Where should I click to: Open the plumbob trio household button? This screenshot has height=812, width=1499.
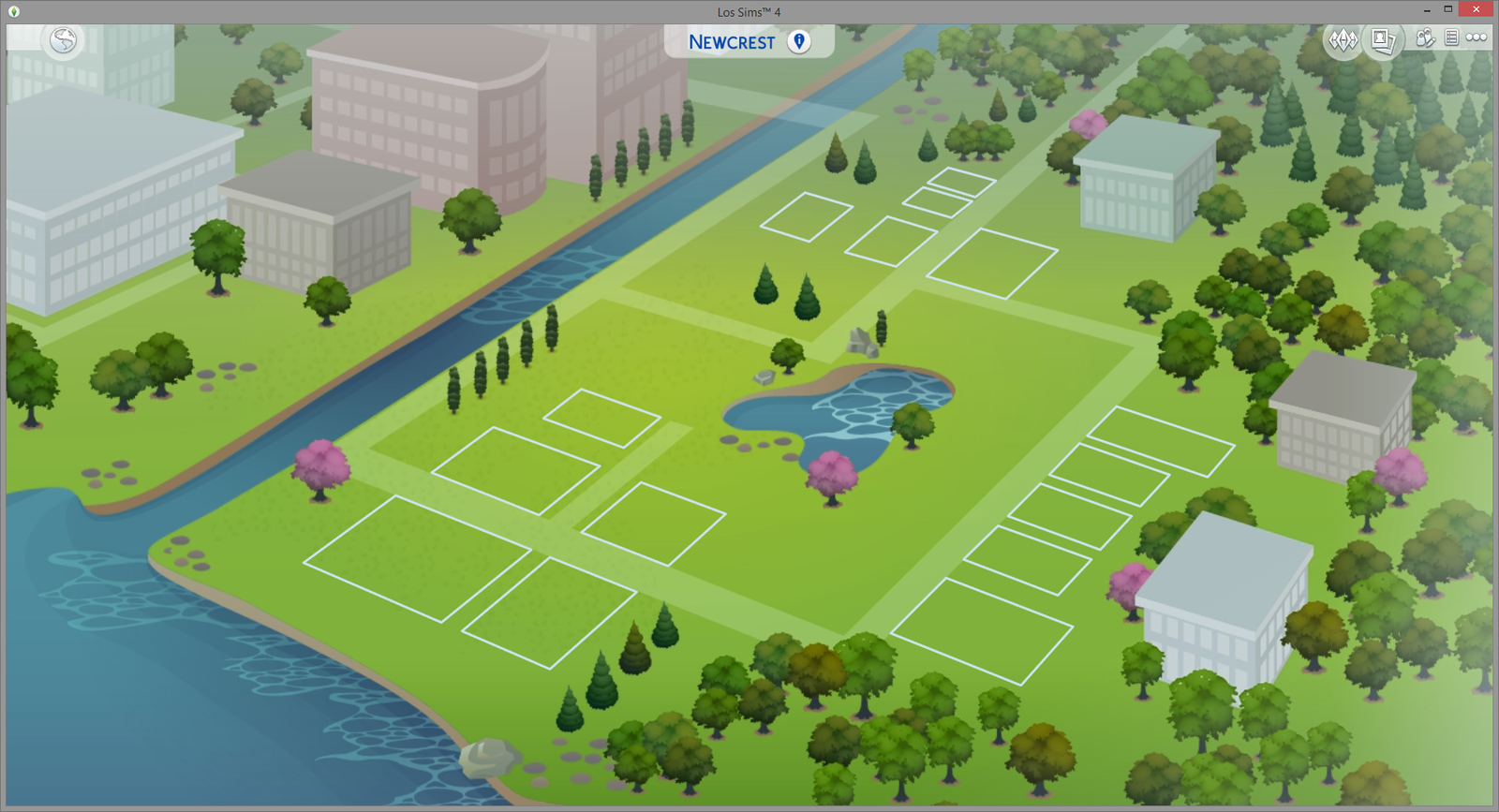click(1343, 40)
